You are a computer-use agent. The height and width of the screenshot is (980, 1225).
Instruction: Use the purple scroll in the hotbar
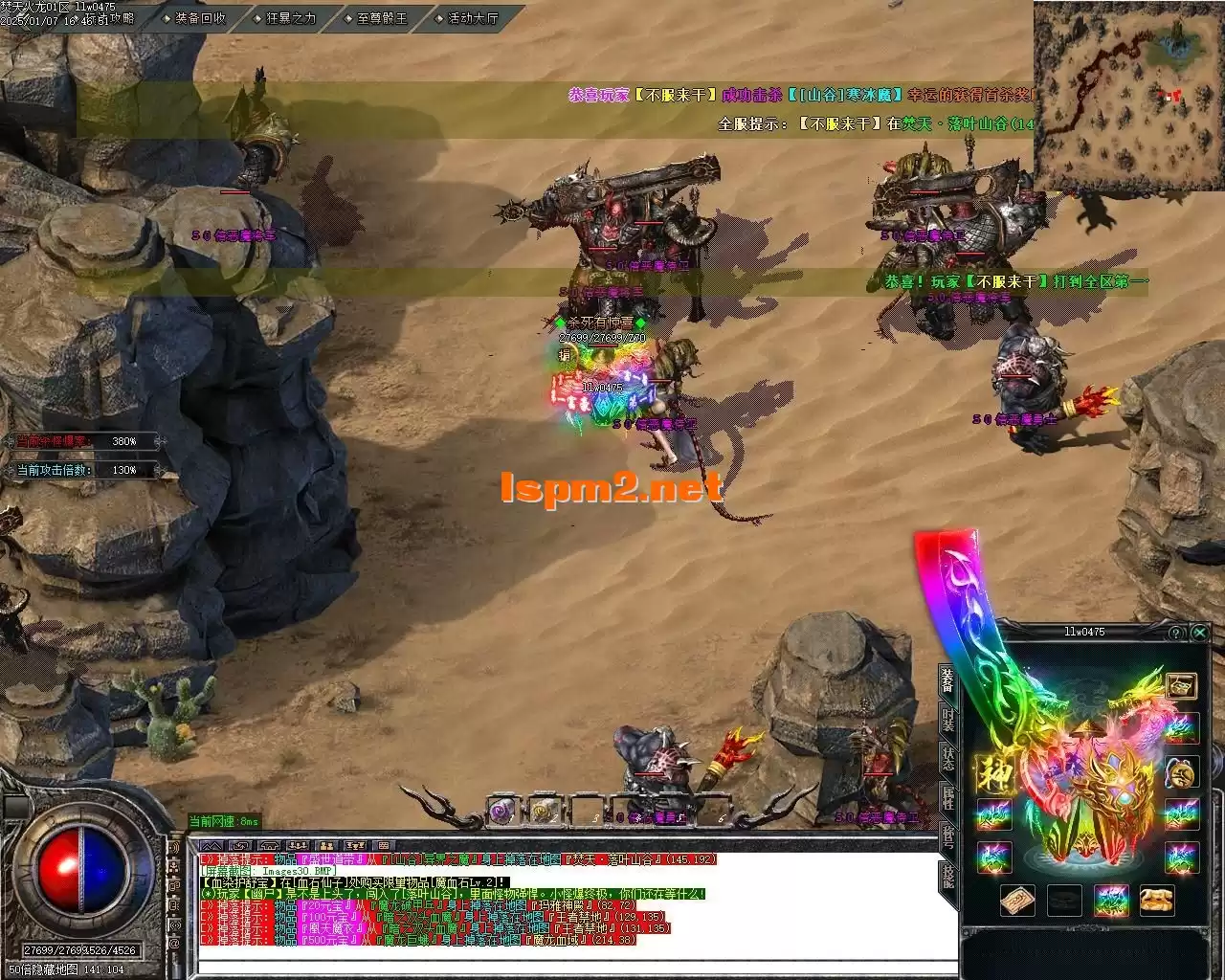coord(501,813)
